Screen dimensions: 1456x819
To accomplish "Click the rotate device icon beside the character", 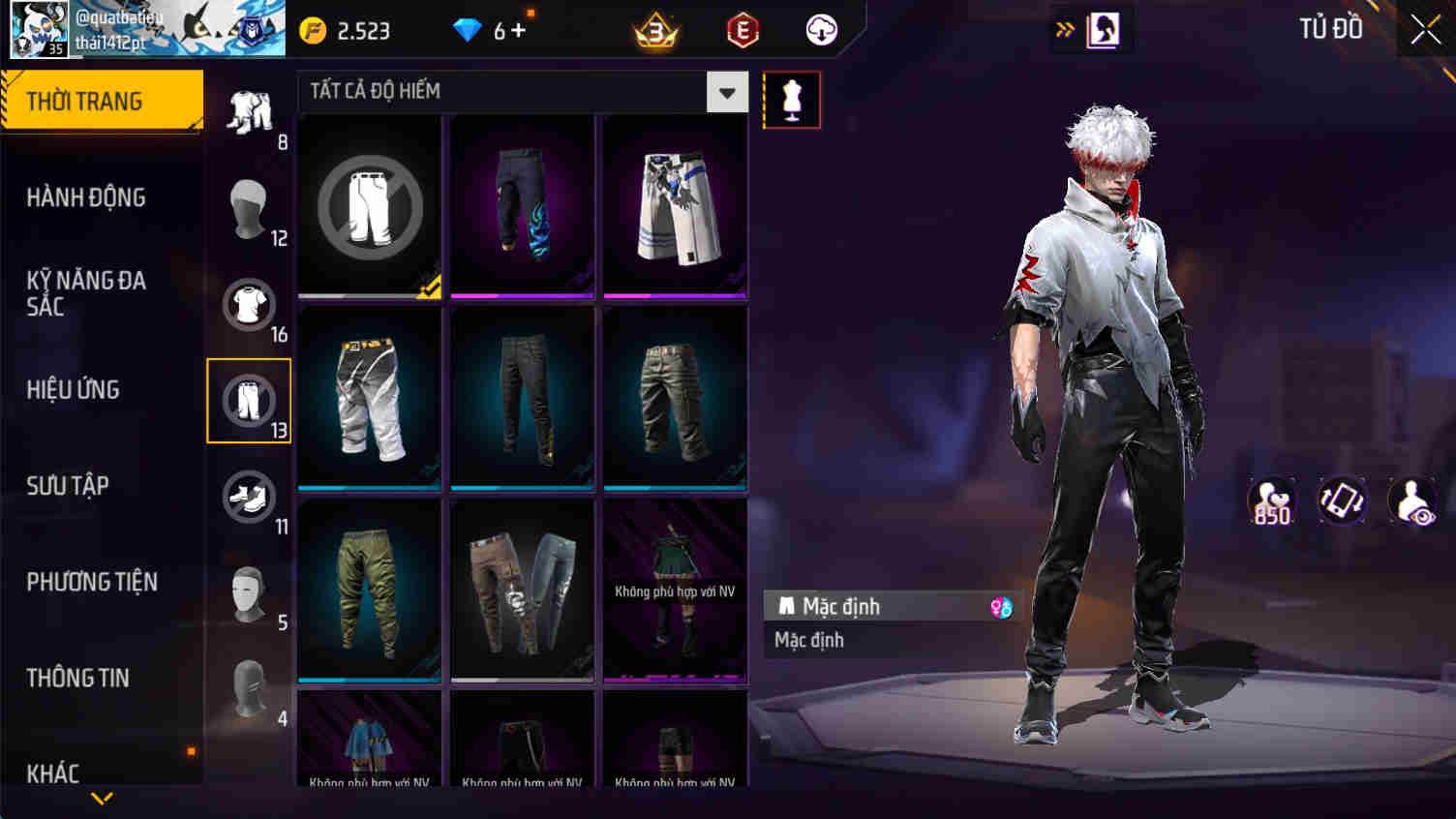I will (1342, 500).
